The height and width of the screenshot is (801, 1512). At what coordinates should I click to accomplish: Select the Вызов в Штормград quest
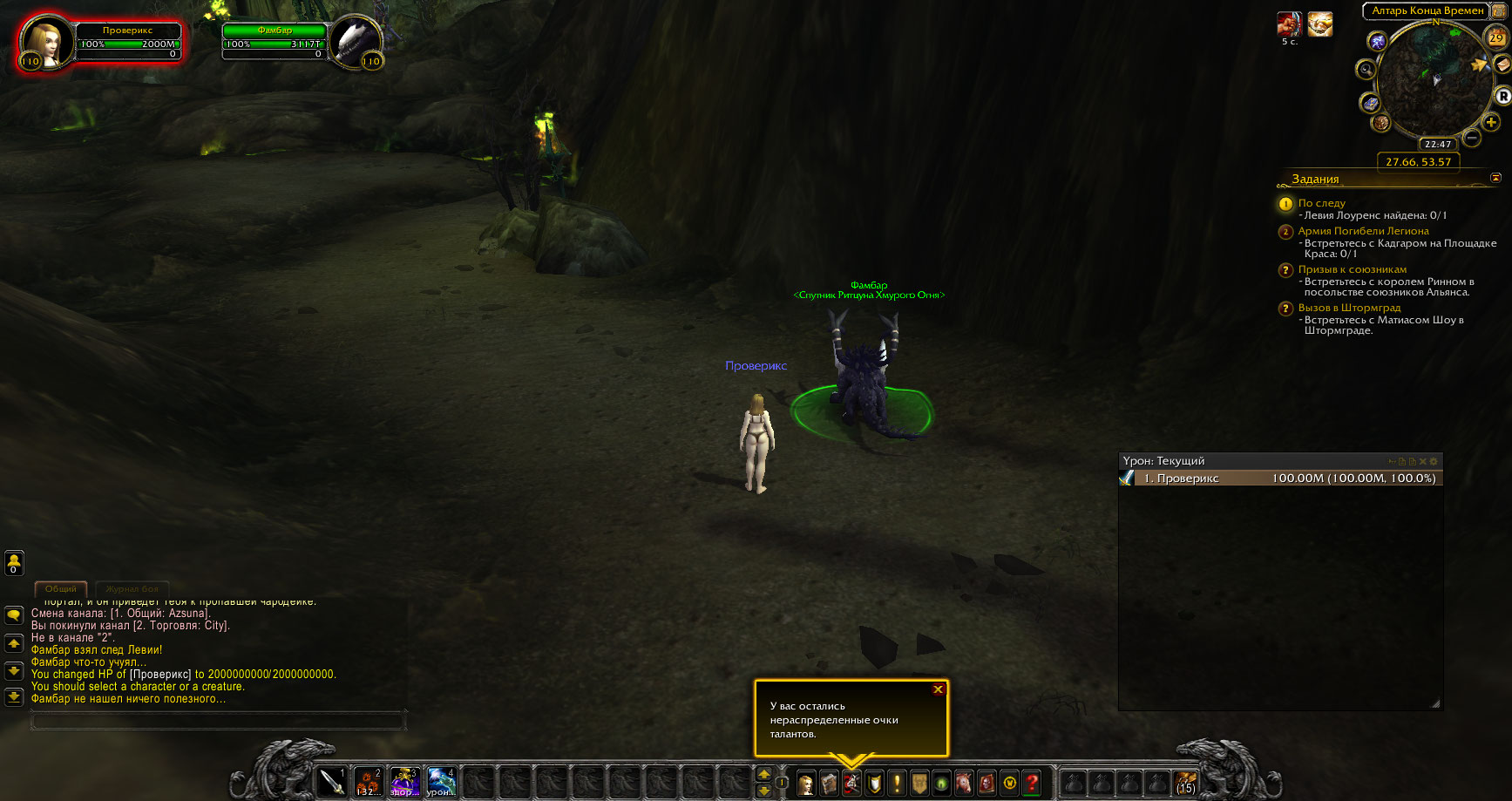(x=1349, y=308)
